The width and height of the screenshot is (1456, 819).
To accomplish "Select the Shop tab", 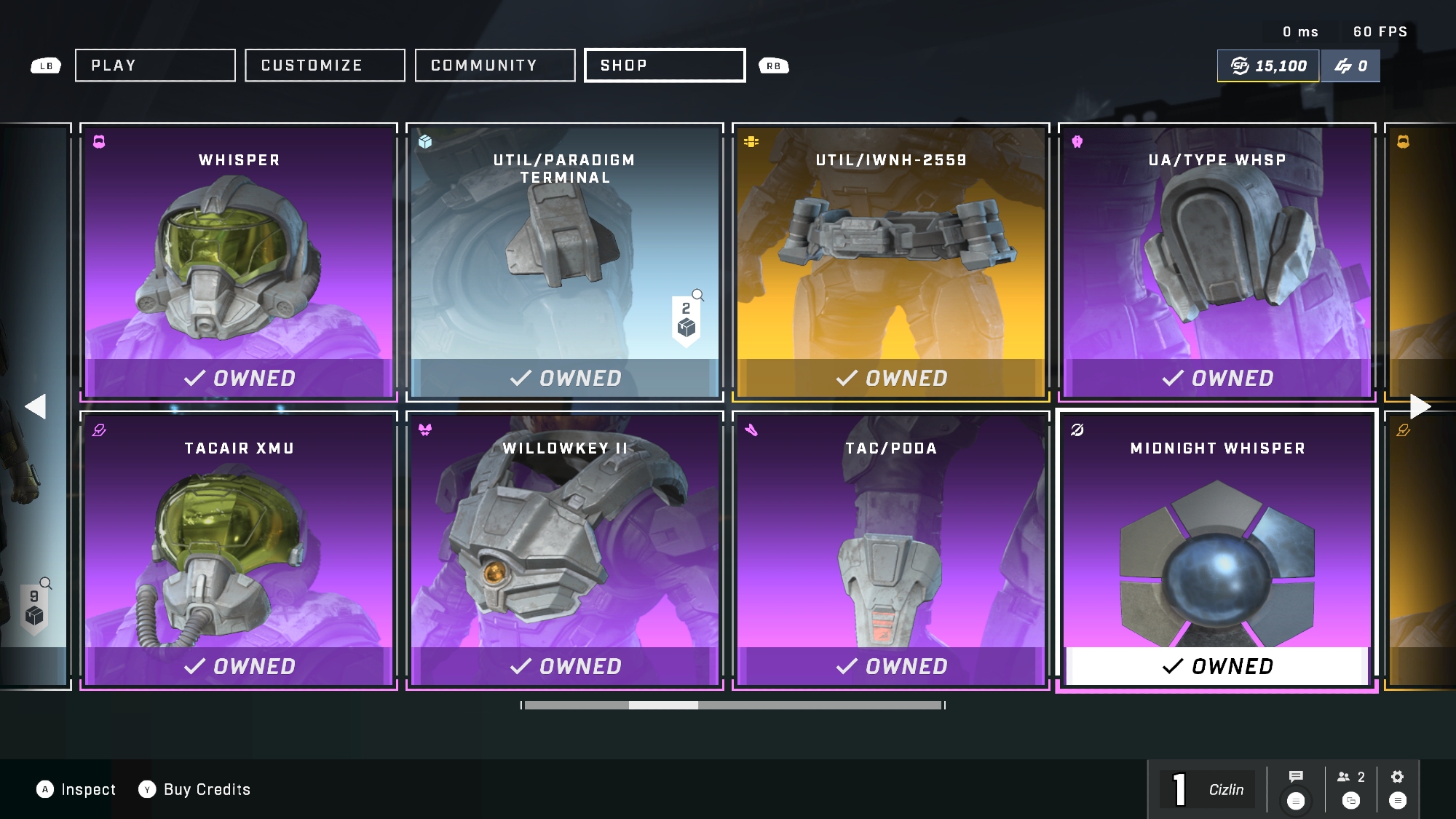I will click(665, 66).
